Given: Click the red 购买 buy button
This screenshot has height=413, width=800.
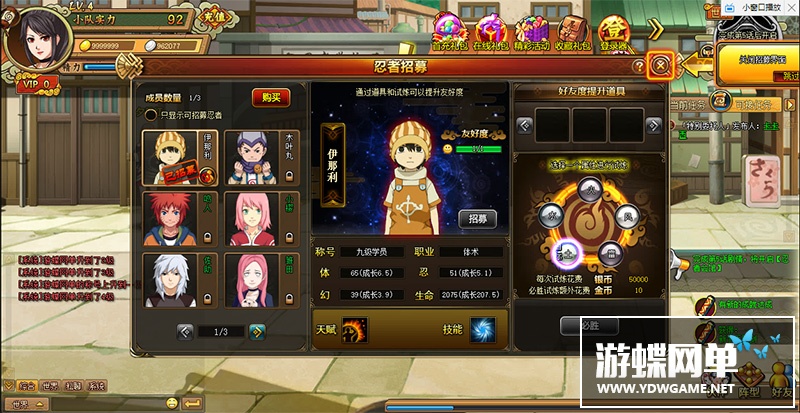Looking at the screenshot, I should (269, 97).
